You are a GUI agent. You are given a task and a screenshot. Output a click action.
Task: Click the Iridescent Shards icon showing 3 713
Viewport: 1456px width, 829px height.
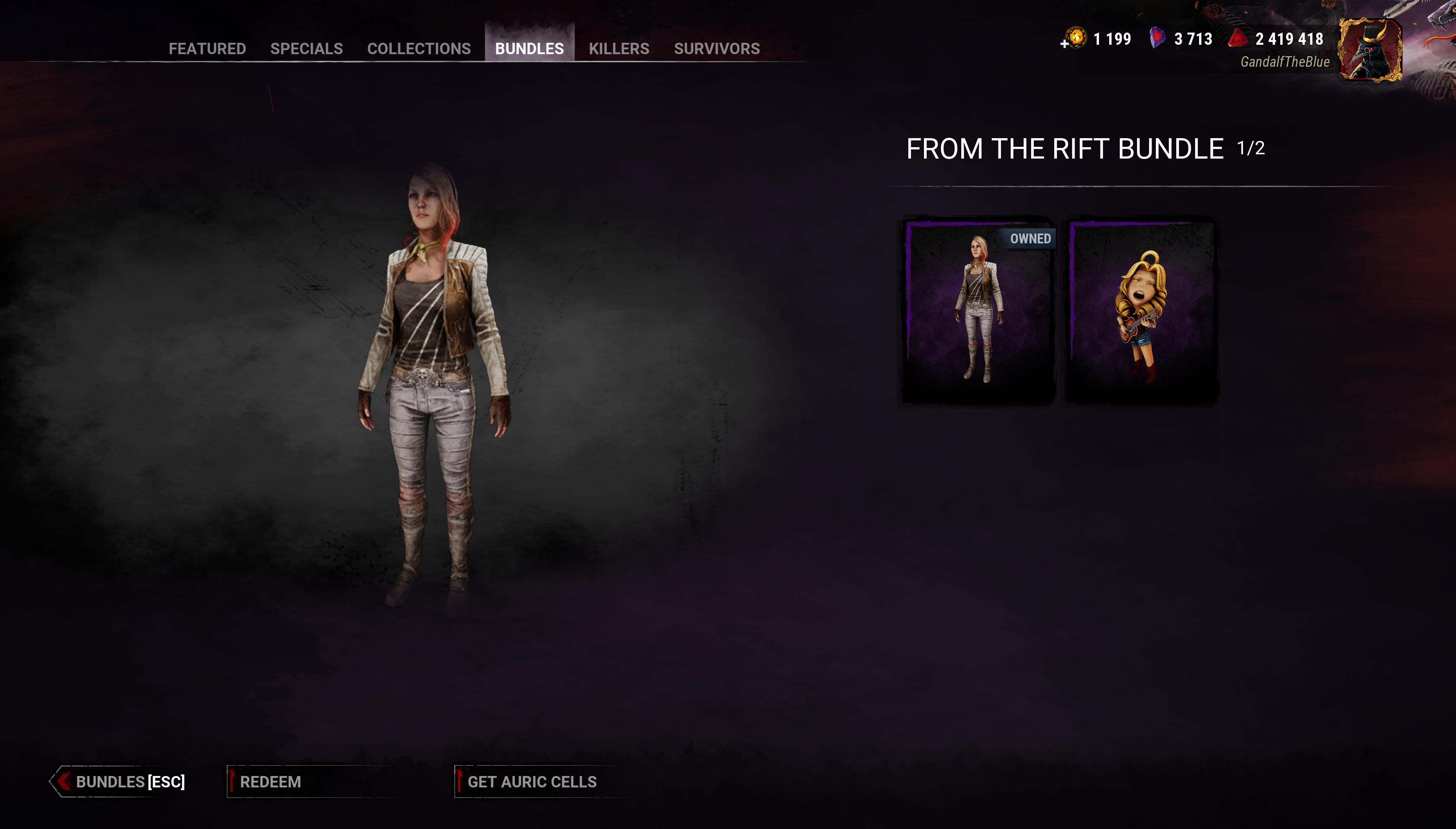click(1158, 39)
